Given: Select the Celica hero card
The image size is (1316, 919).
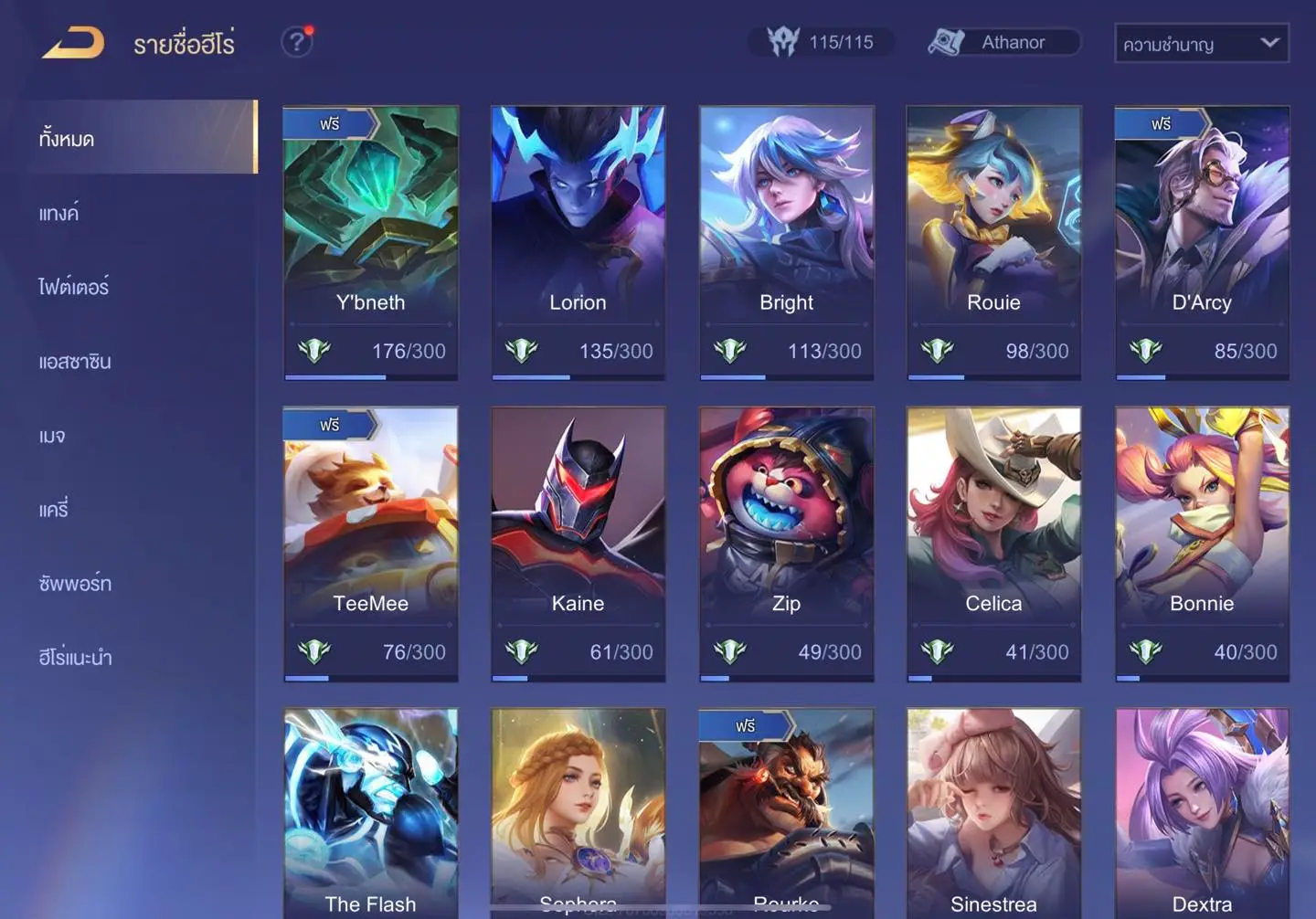Looking at the screenshot, I should click(x=993, y=544).
